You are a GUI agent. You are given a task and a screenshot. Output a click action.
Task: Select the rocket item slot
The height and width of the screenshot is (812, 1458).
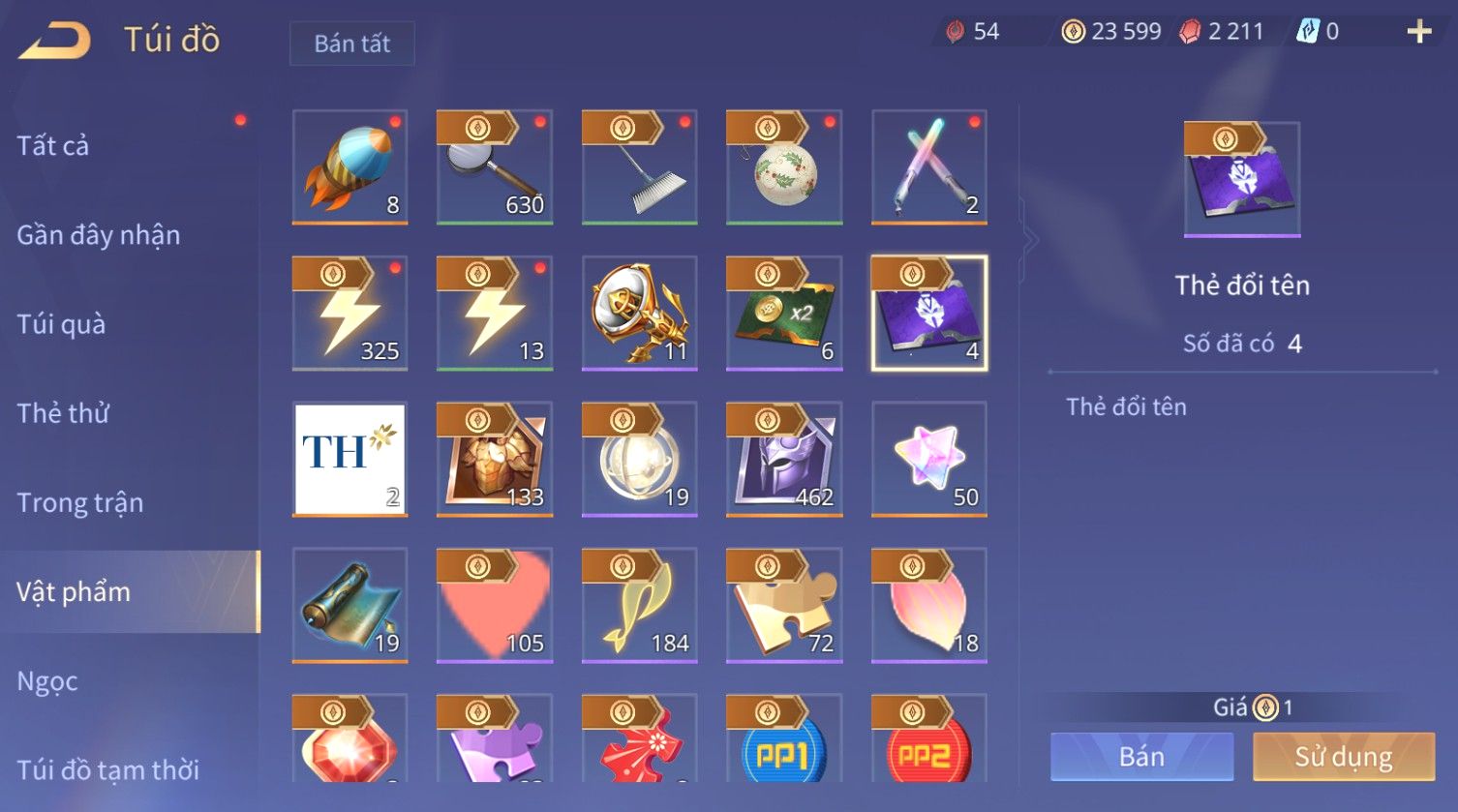pyautogui.click(x=349, y=166)
